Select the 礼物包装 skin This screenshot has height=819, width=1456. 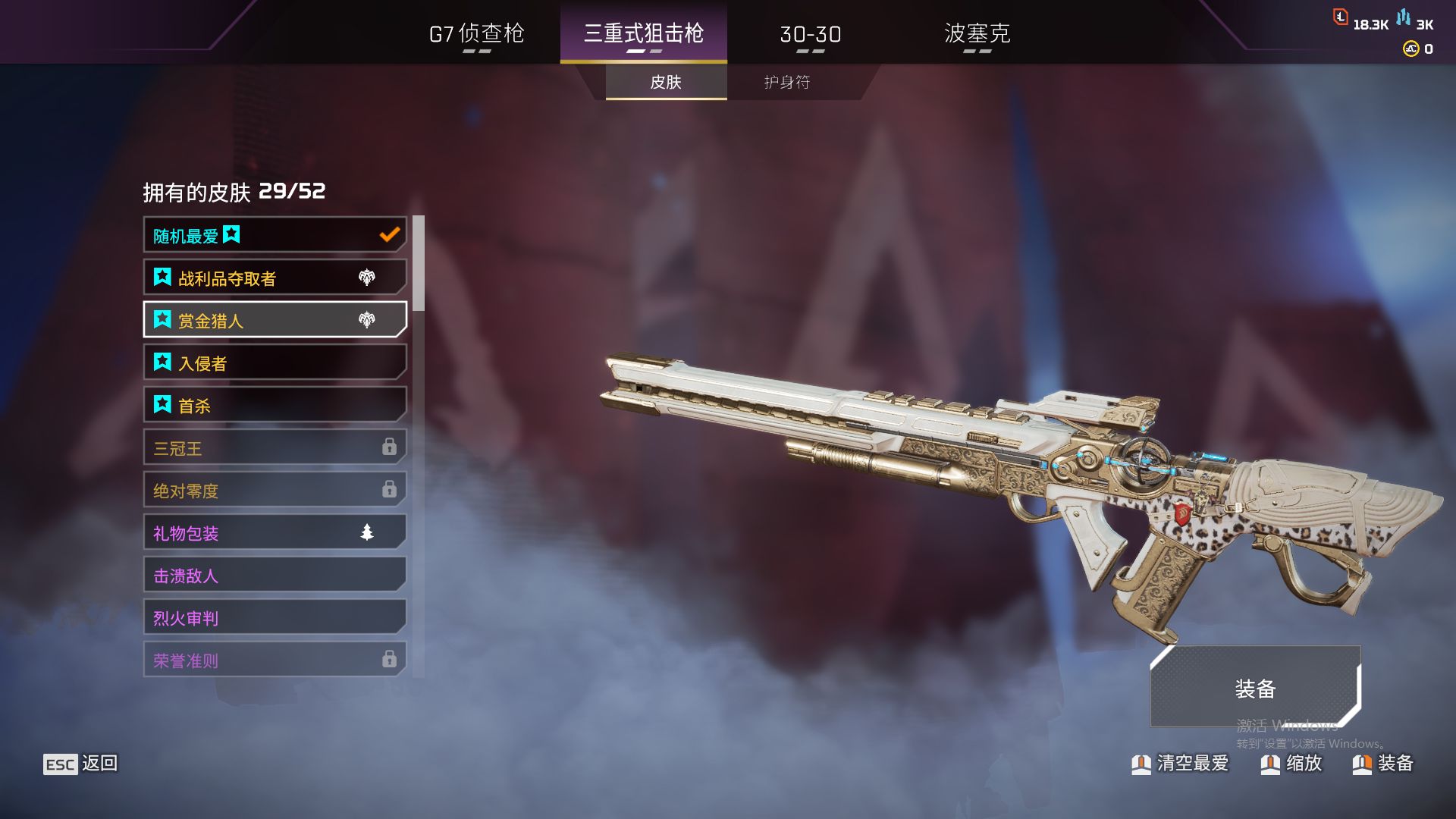tap(275, 532)
